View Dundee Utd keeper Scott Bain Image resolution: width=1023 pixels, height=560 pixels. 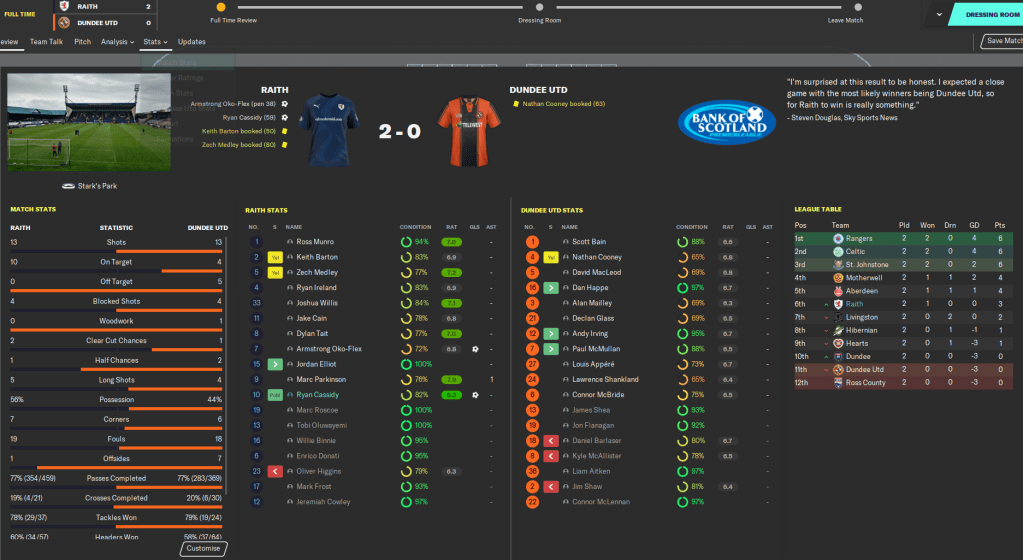589,241
